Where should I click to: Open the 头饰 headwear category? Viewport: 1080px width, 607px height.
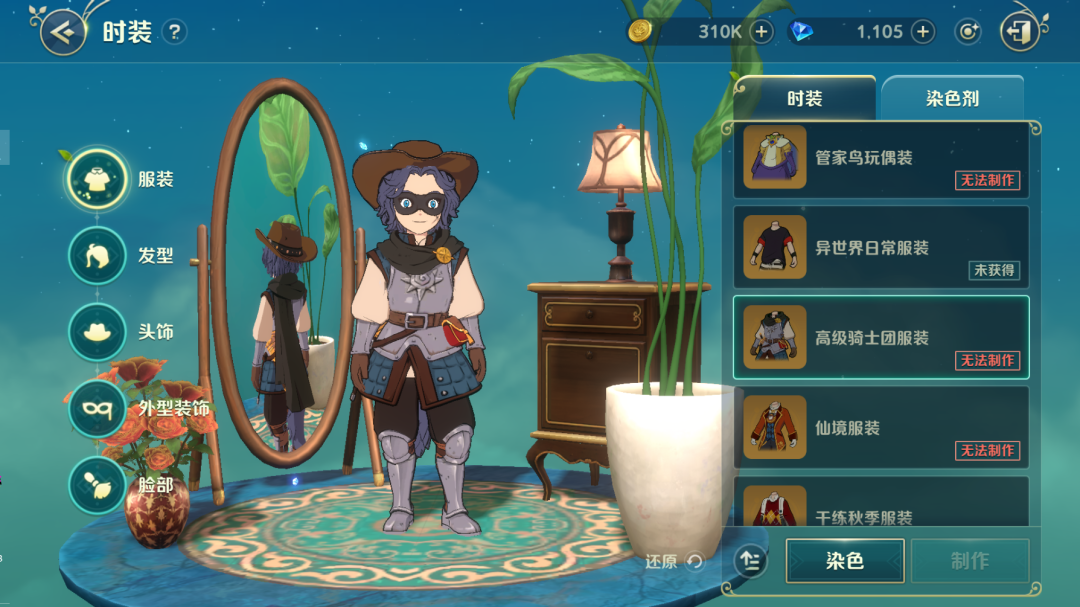98,332
